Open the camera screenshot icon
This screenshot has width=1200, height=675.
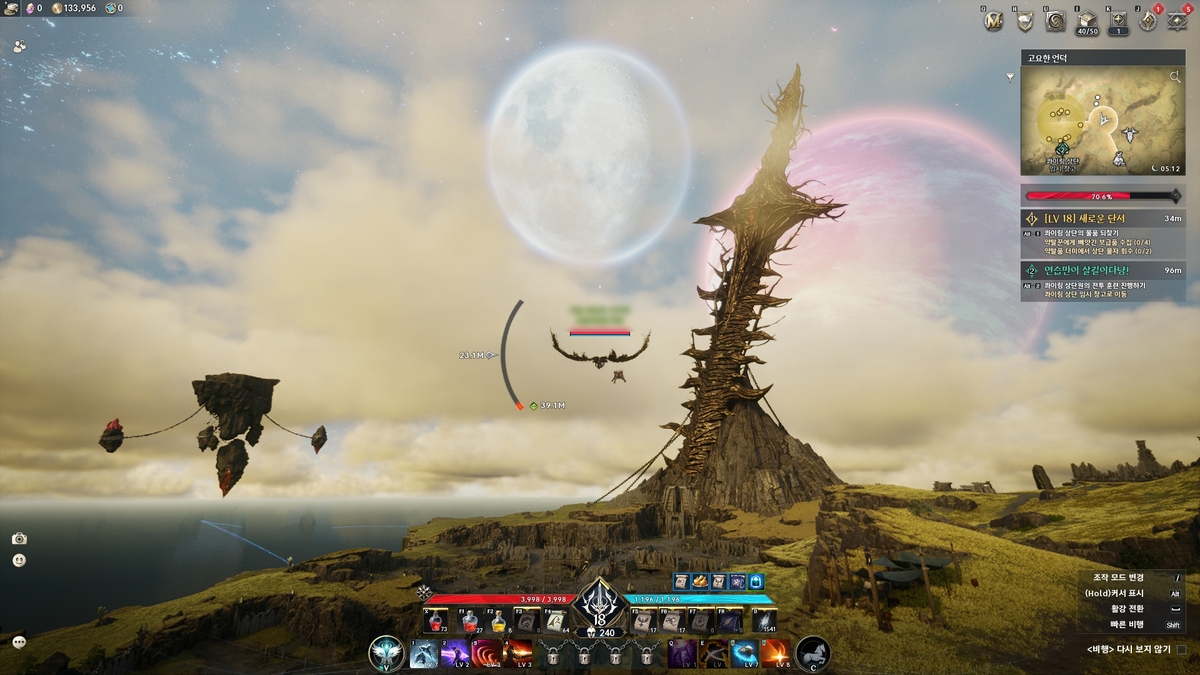click(x=19, y=538)
